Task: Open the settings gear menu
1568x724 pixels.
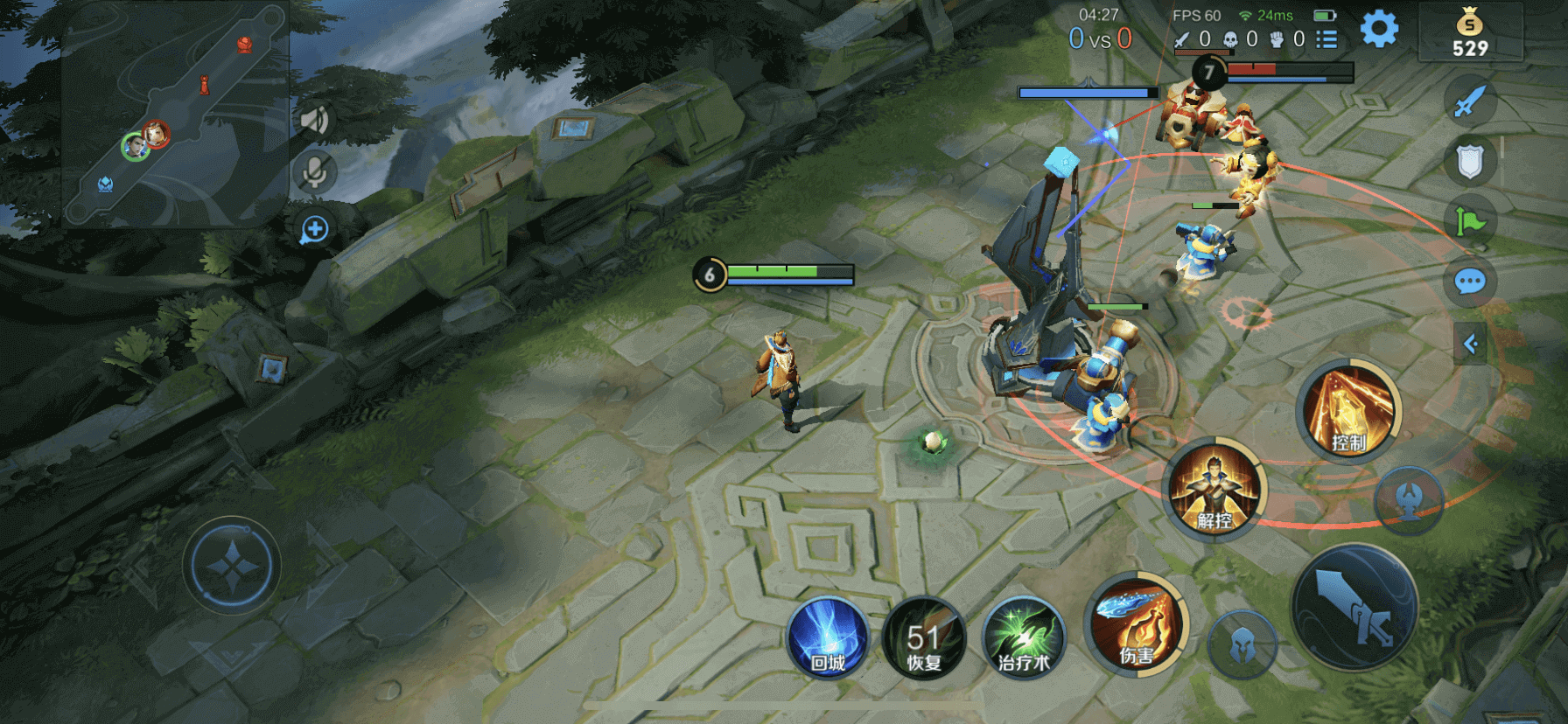Action: coord(1379,30)
